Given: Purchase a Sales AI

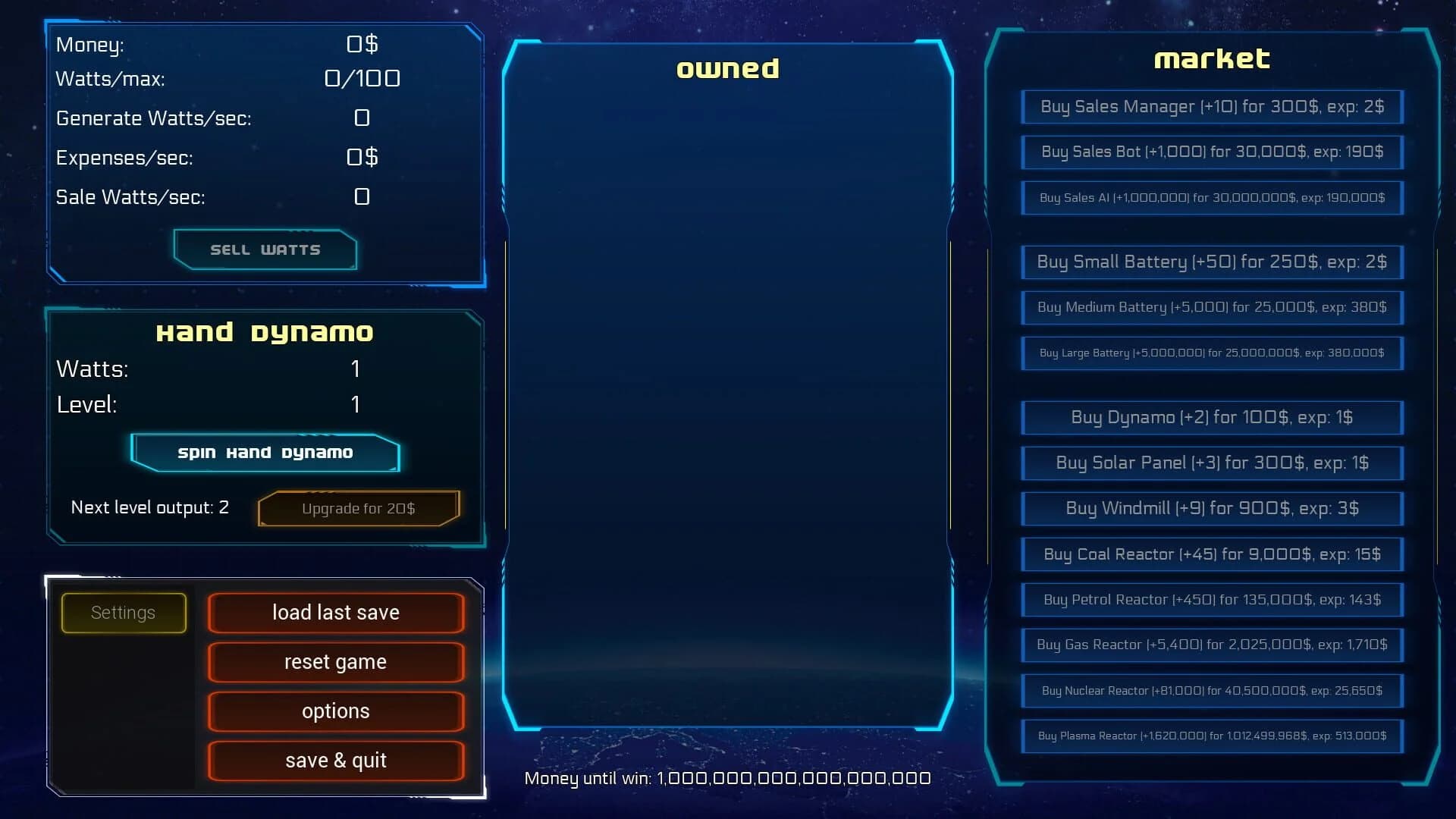Looking at the screenshot, I should tap(1211, 198).
